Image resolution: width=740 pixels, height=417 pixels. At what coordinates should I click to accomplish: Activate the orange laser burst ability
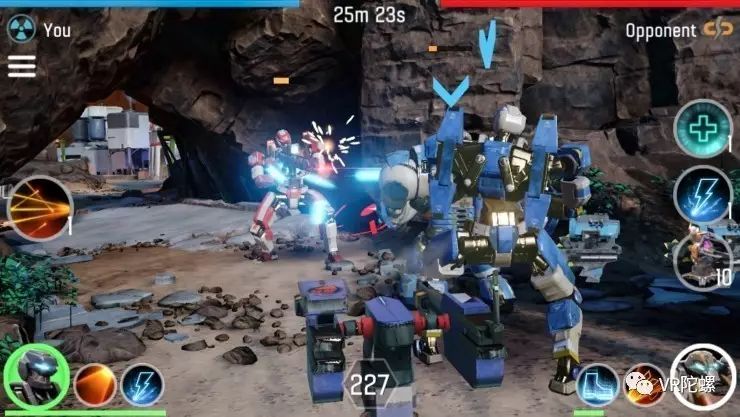(x=40, y=209)
